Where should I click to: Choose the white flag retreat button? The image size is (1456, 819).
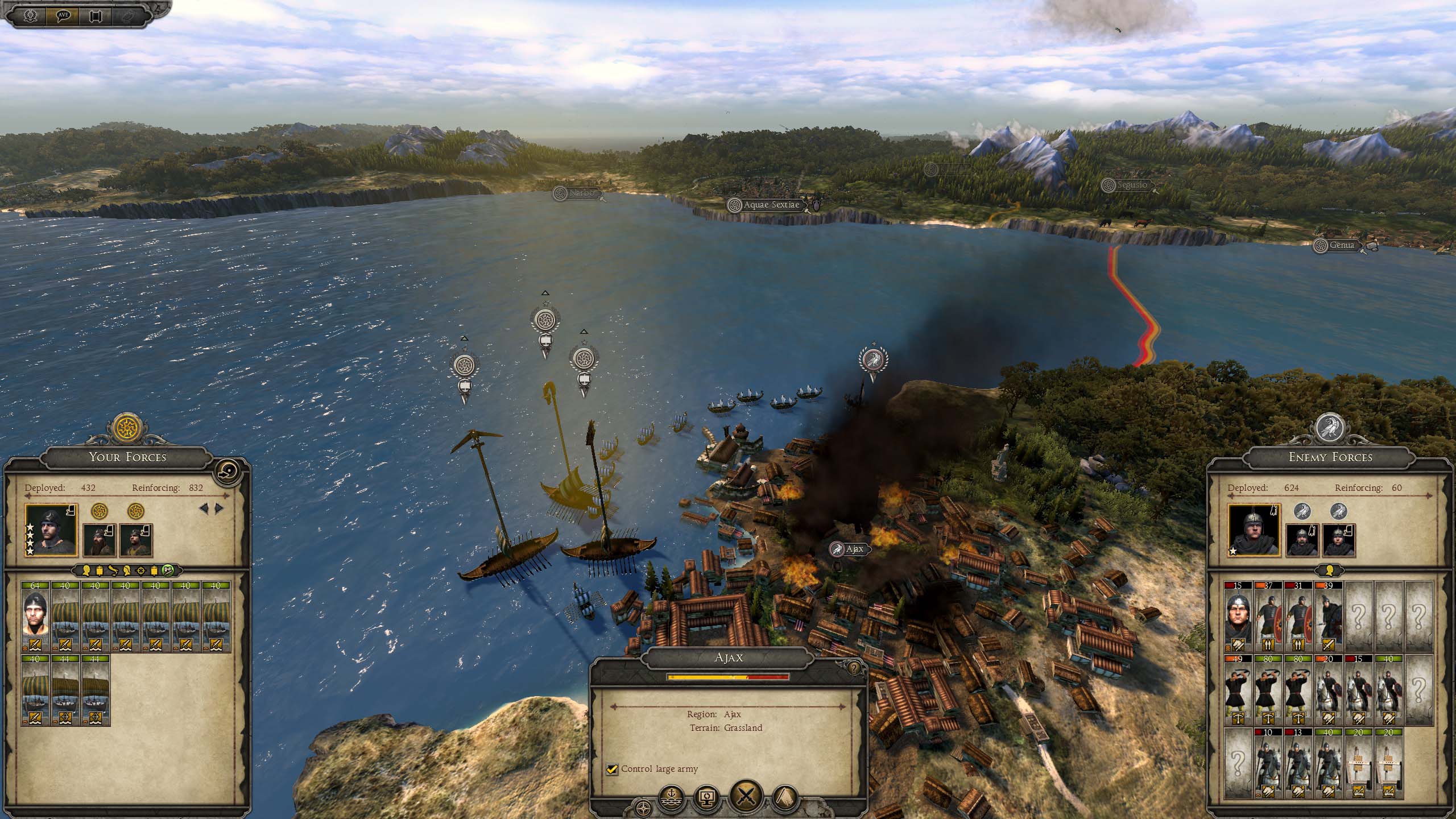tap(787, 799)
